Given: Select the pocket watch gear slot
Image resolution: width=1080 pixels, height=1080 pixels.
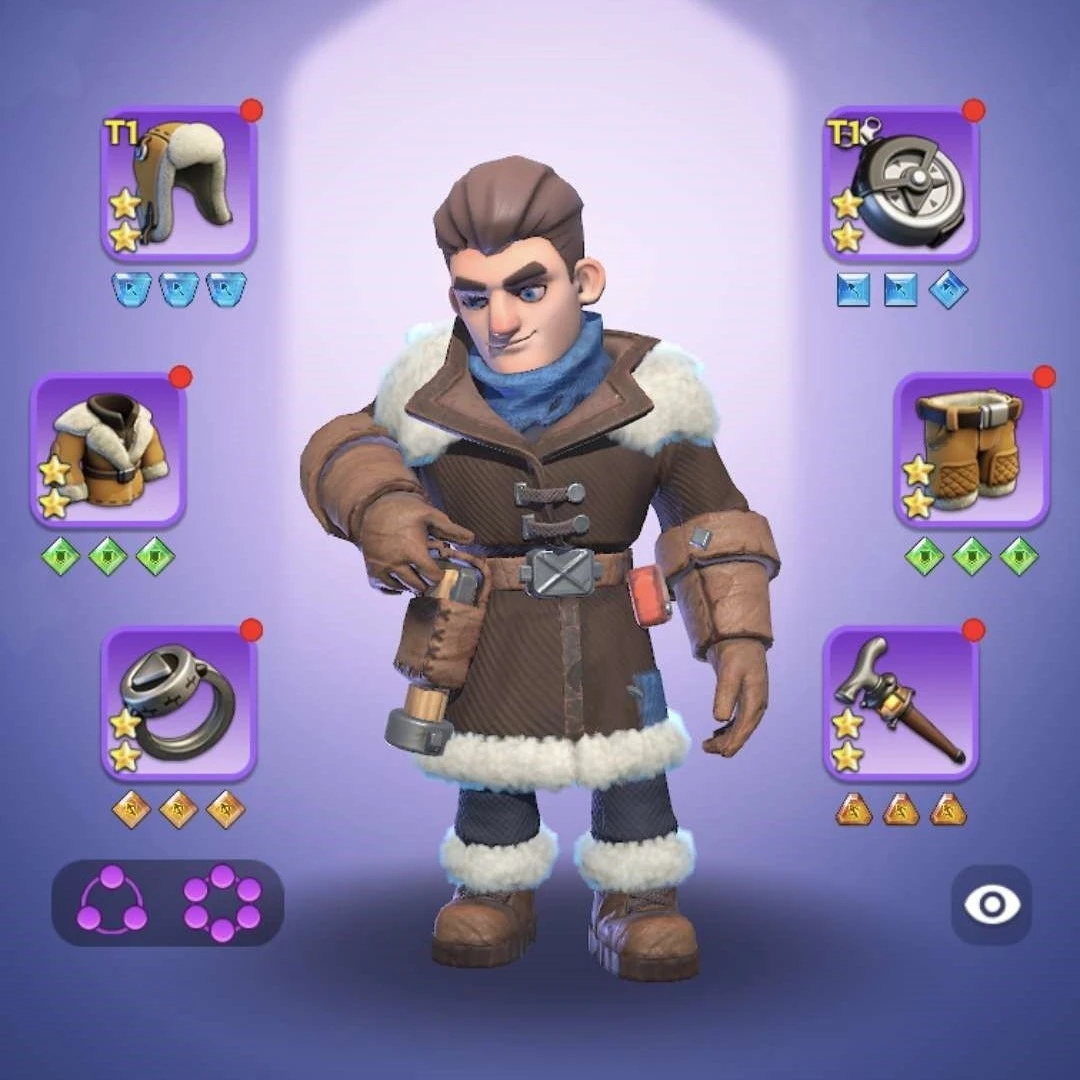Looking at the screenshot, I should 900,184.
